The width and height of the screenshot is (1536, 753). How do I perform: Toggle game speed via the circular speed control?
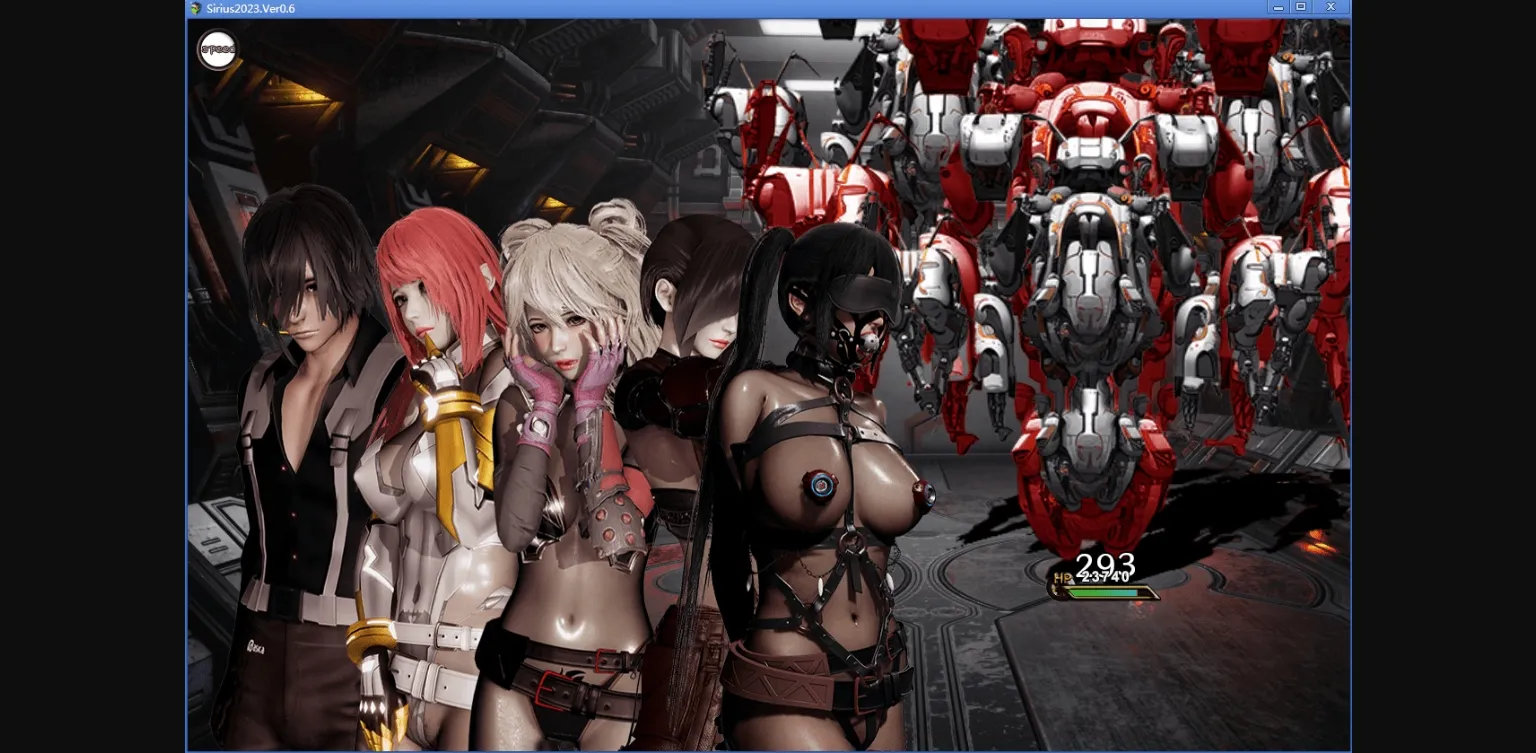pos(217,50)
